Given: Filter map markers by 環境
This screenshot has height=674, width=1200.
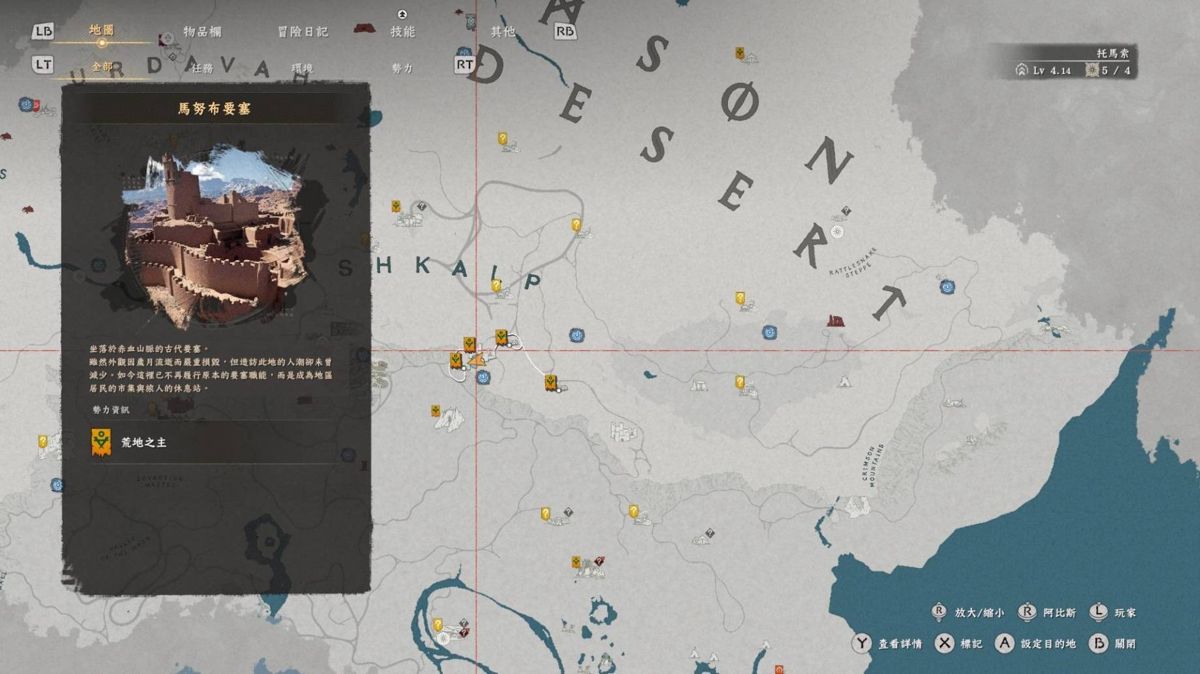Looking at the screenshot, I should click(302, 67).
